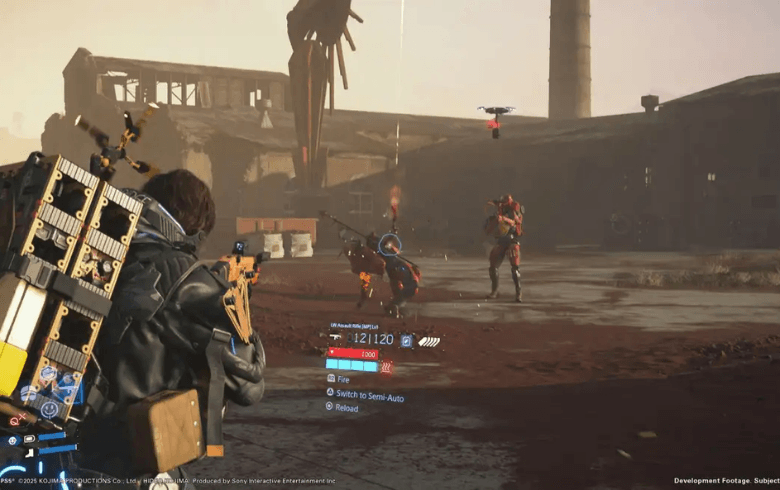Click the red heat waves icon
This screenshot has height=490, width=780.
tap(386, 367)
